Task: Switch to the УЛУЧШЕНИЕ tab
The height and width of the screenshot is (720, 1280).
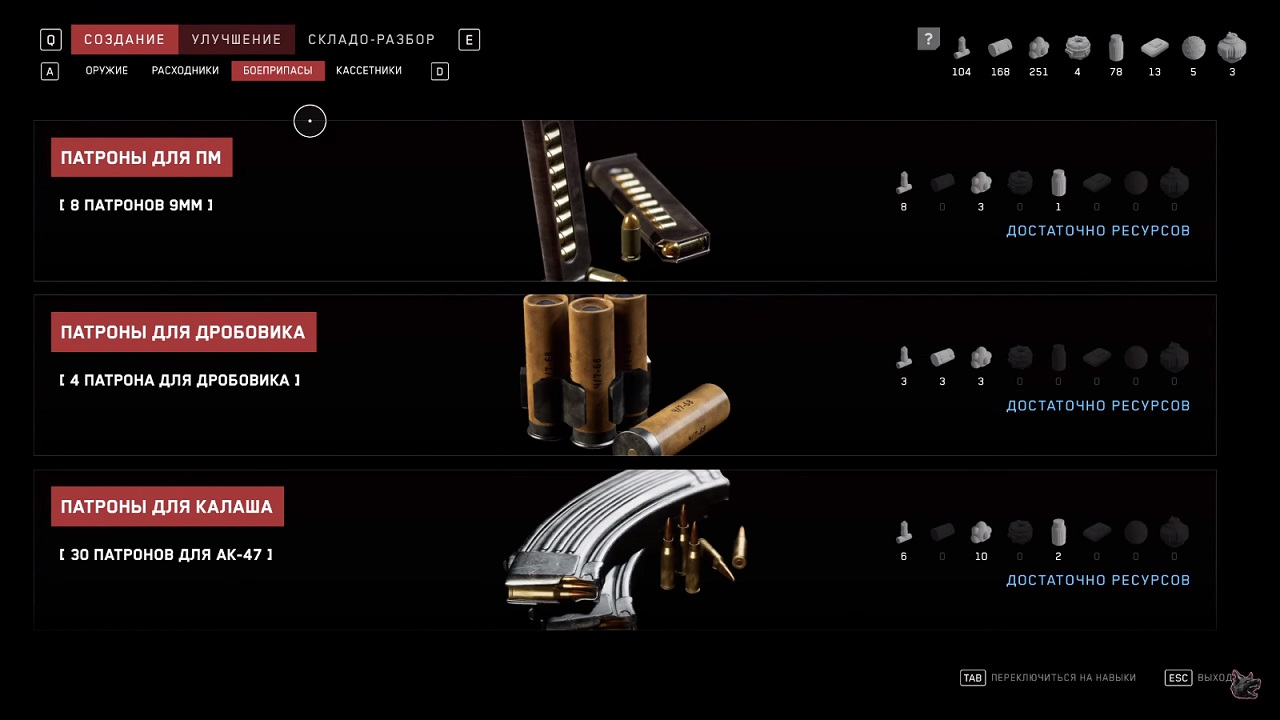Action: [236, 39]
